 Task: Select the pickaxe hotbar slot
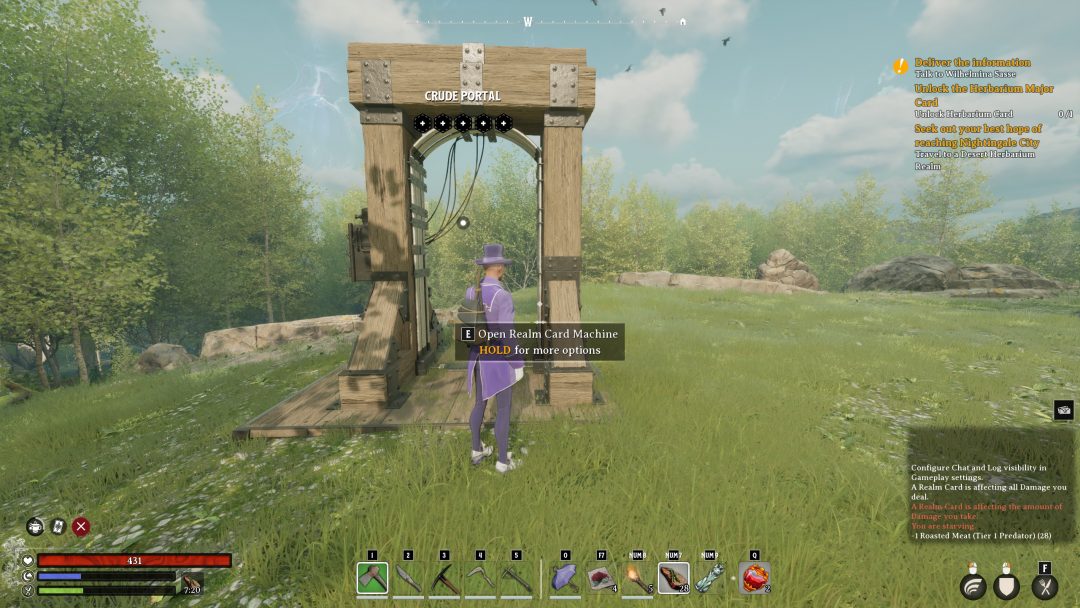click(444, 578)
